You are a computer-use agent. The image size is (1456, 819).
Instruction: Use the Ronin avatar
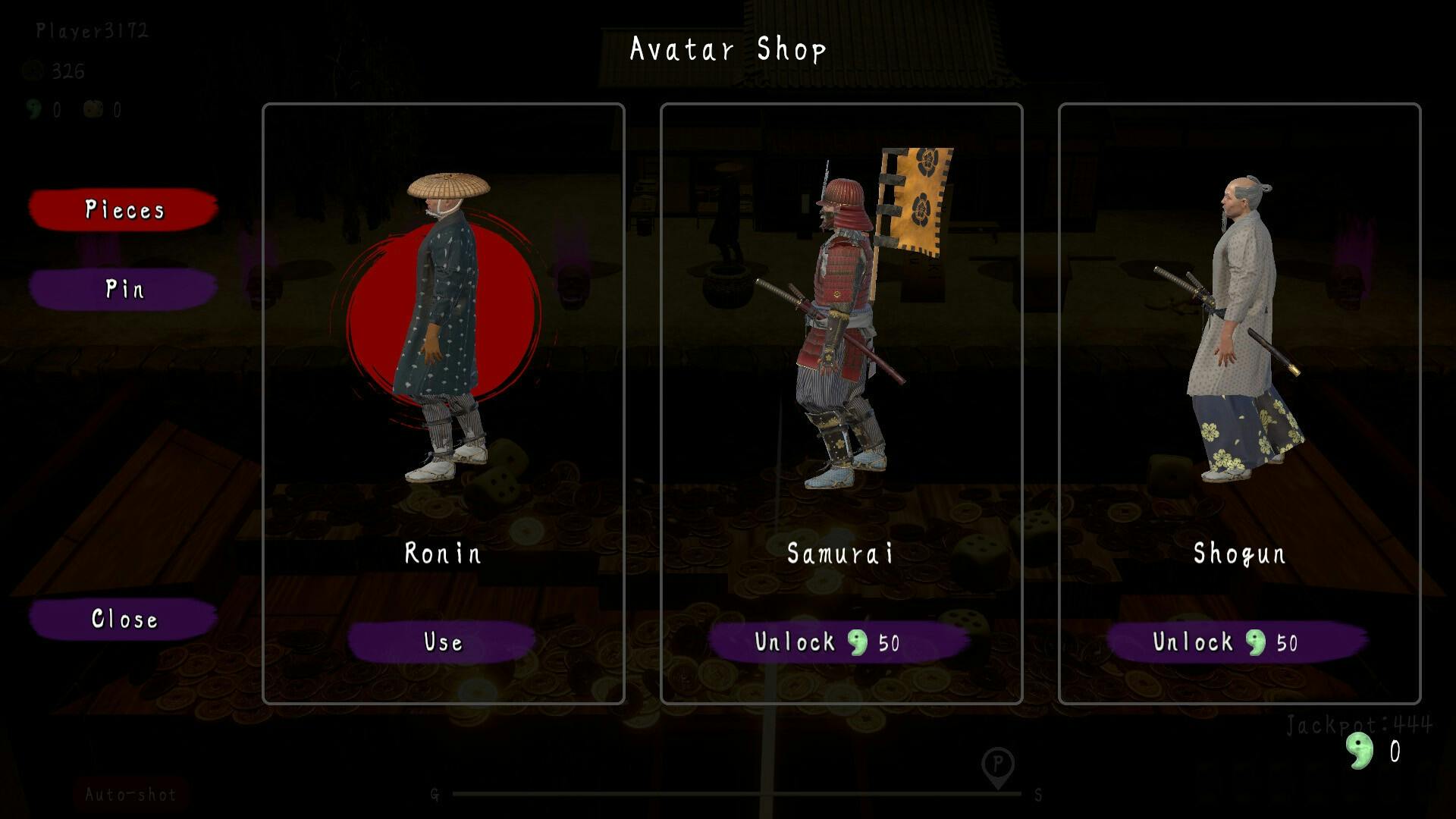click(x=442, y=642)
